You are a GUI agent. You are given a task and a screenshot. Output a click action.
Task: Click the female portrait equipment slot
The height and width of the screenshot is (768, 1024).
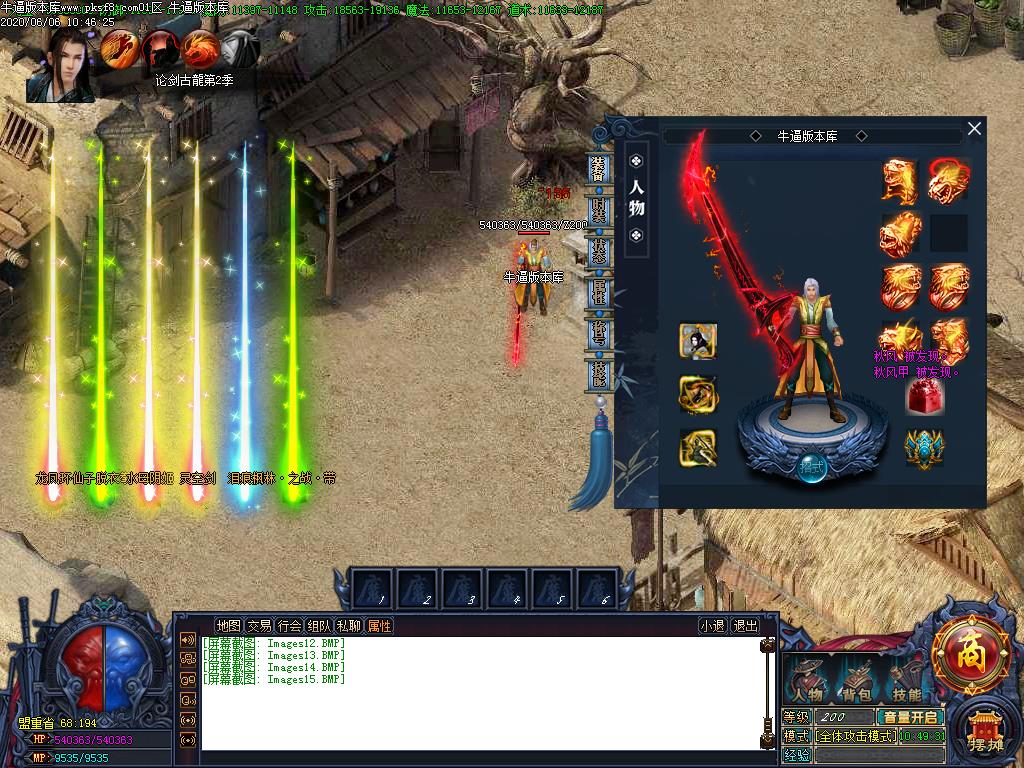[x=697, y=341]
